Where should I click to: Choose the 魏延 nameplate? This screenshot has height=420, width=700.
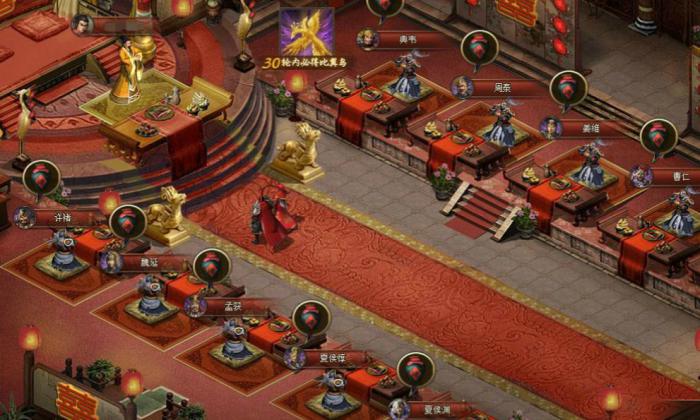(147, 263)
